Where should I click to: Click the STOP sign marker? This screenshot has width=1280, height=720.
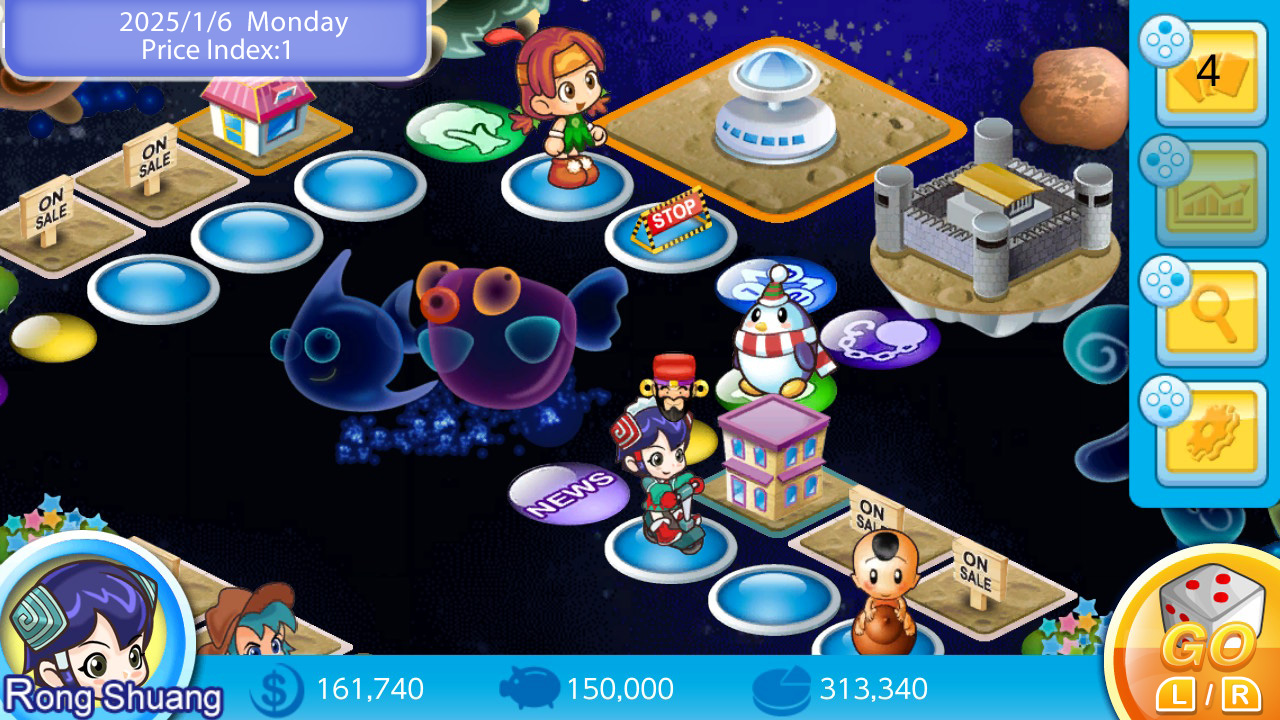point(671,218)
